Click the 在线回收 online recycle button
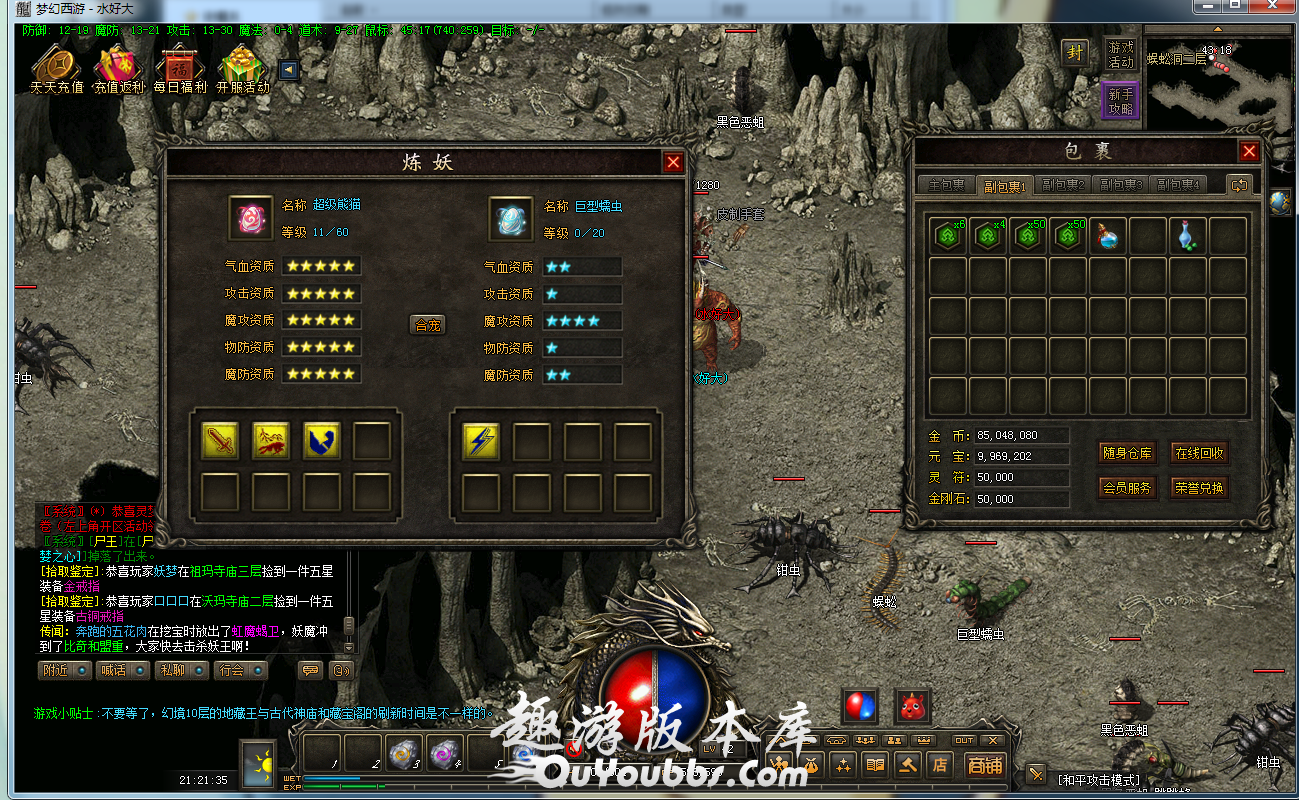The width and height of the screenshot is (1299, 800). click(x=1199, y=453)
